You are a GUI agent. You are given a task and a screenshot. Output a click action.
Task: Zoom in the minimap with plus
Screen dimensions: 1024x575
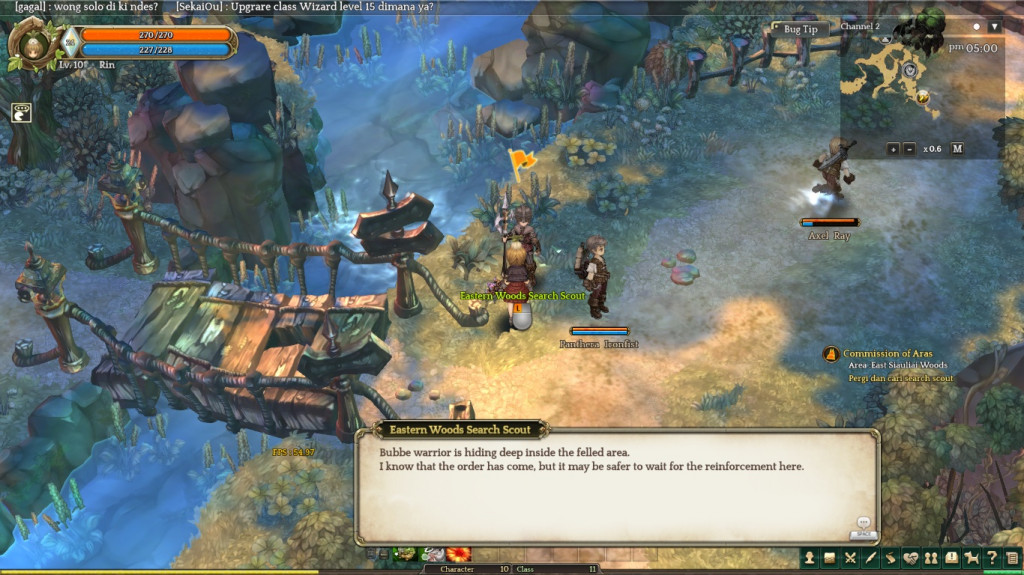pos(892,149)
